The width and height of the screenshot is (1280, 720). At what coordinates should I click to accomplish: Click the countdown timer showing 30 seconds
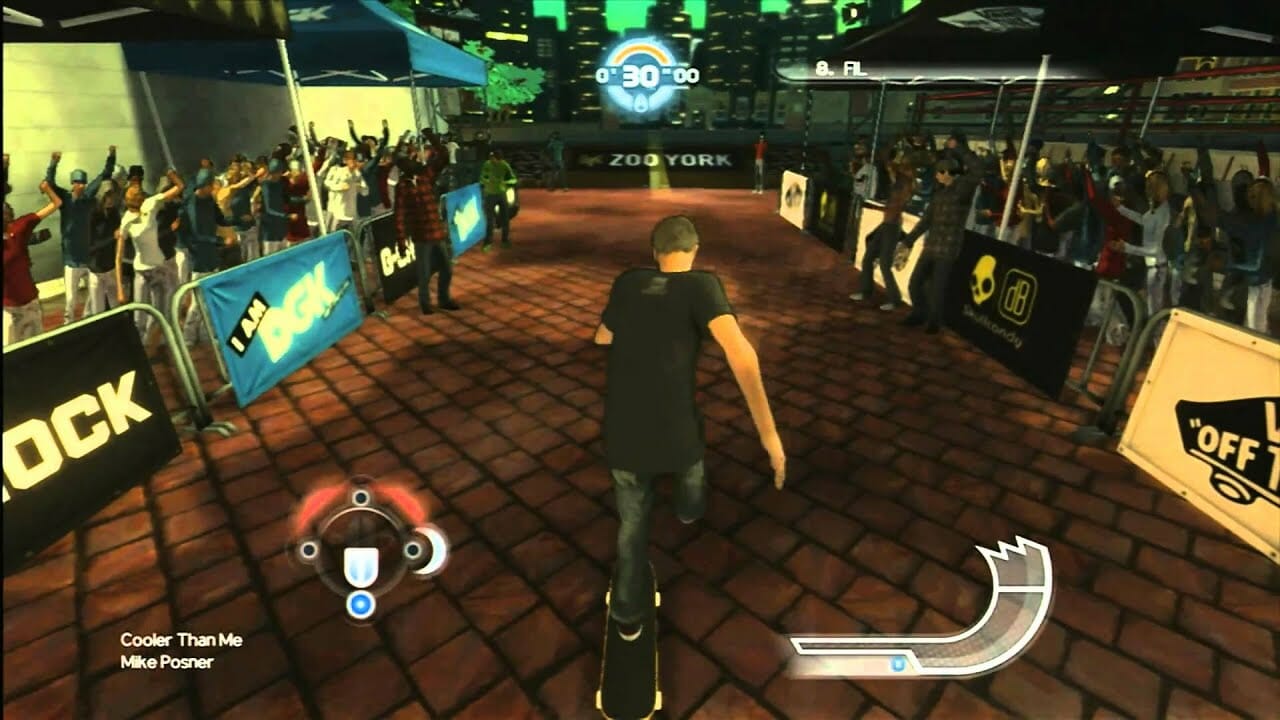638,73
